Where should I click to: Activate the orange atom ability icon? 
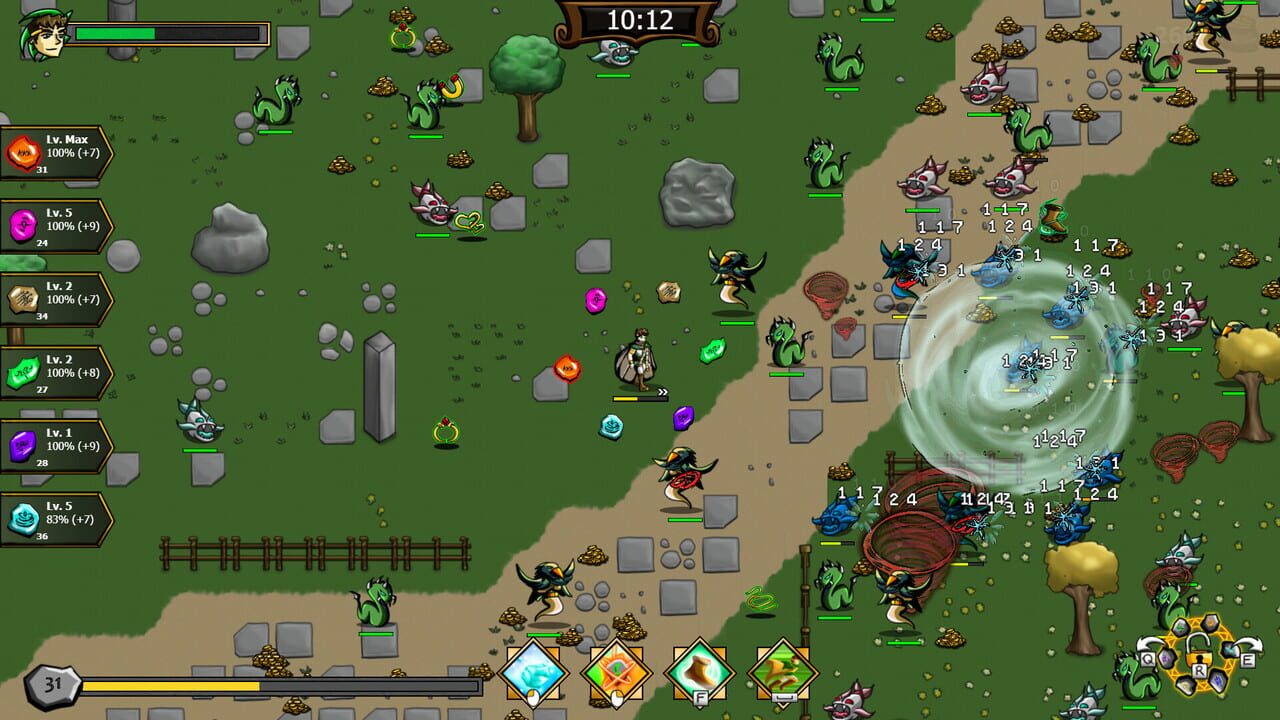(x=614, y=671)
